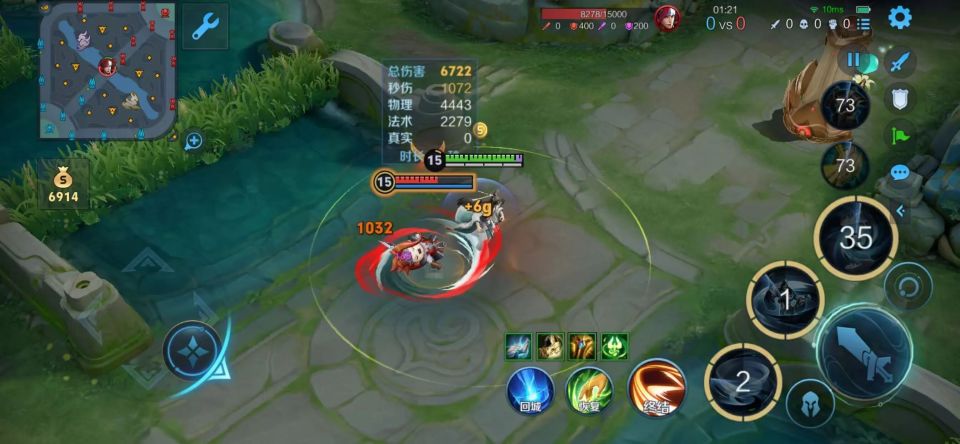960x444 pixels.
Task: Collapse the signal panel arrow
Action: [900, 210]
